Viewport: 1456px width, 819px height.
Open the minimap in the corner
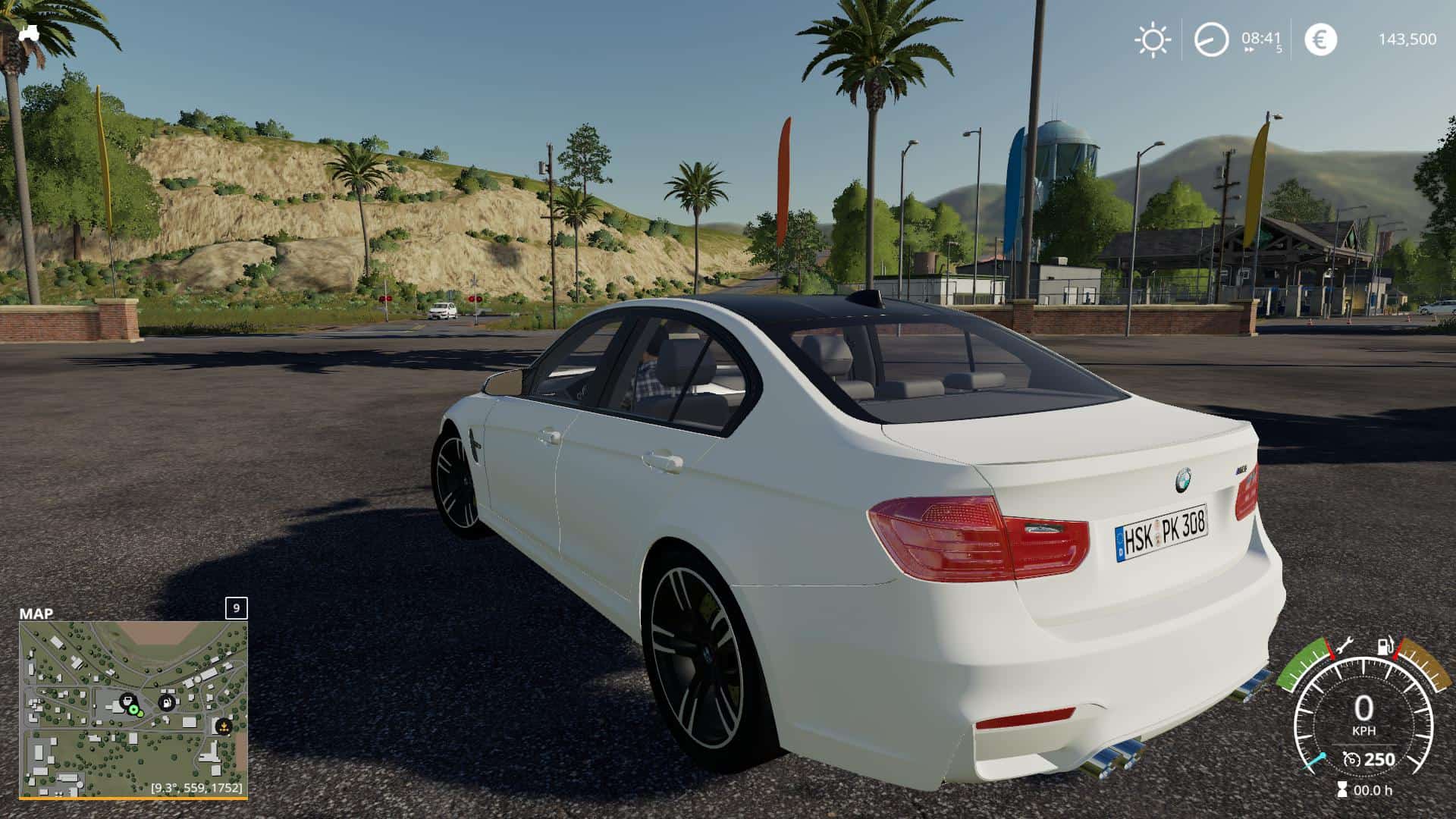pyautogui.click(x=133, y=709)
